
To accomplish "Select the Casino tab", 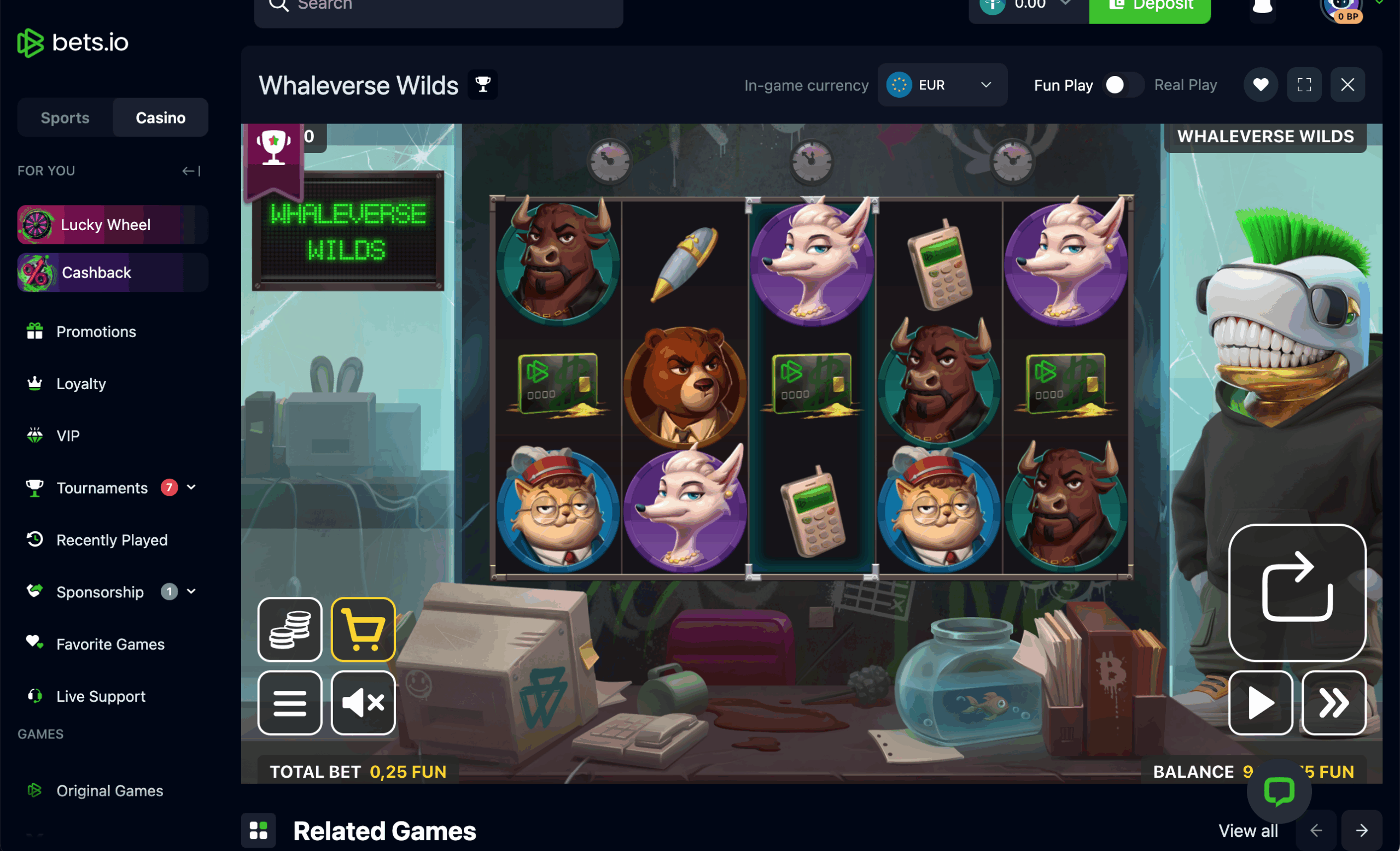I will click(160, 118).
